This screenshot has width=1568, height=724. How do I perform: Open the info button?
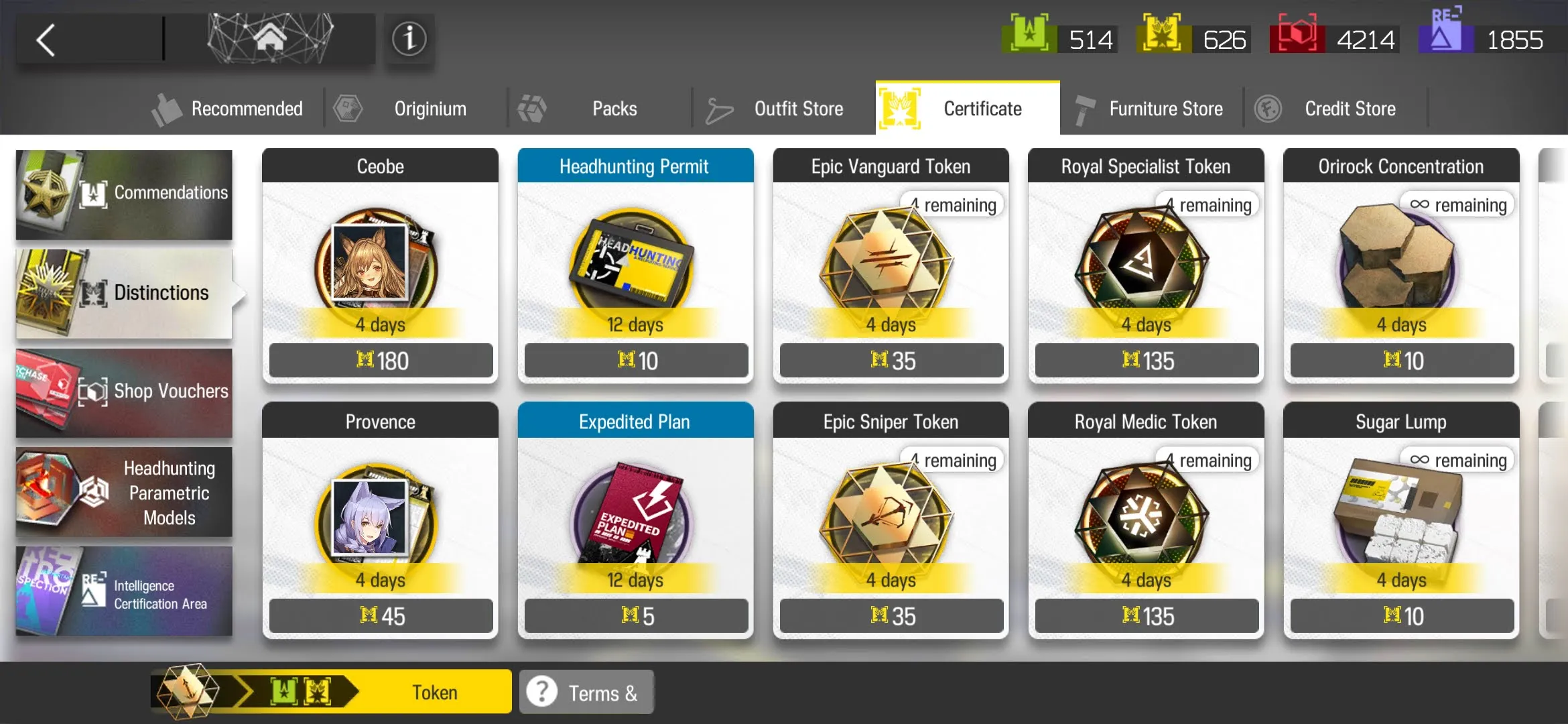(409, 39)
